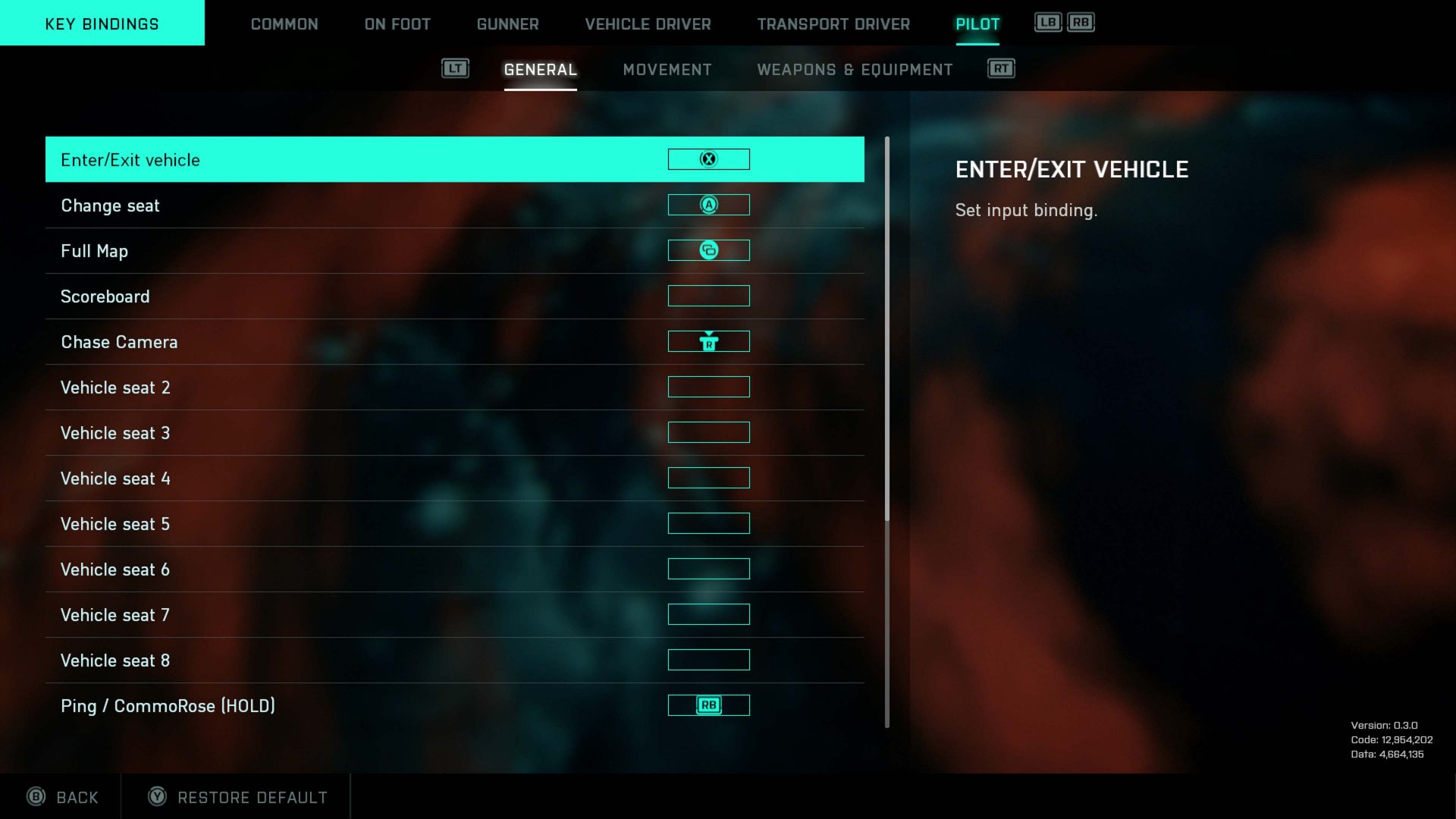Click the LT icon beside the General tab
The height and width of the screenshot is (819, 1456).
coord(455,68)
